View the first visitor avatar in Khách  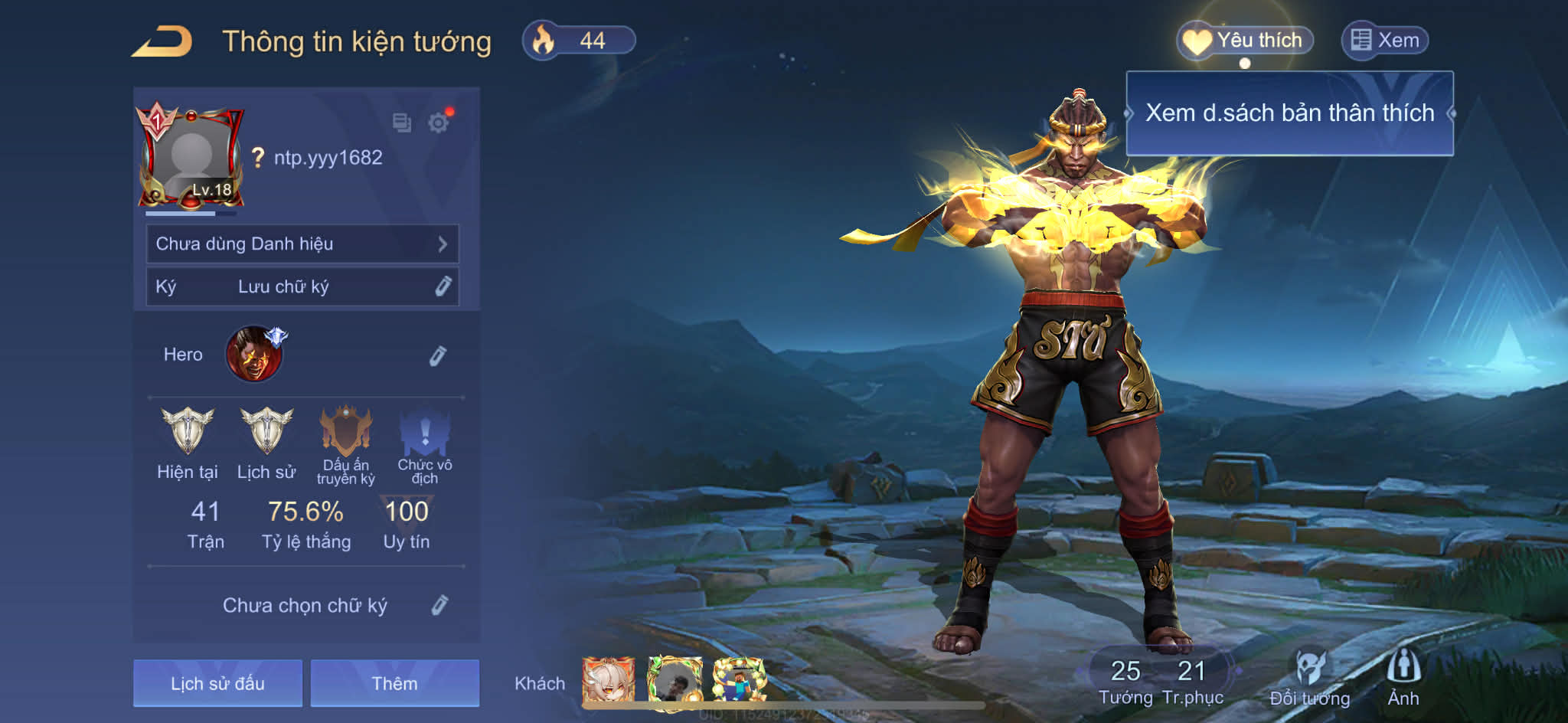click(608, 679)
